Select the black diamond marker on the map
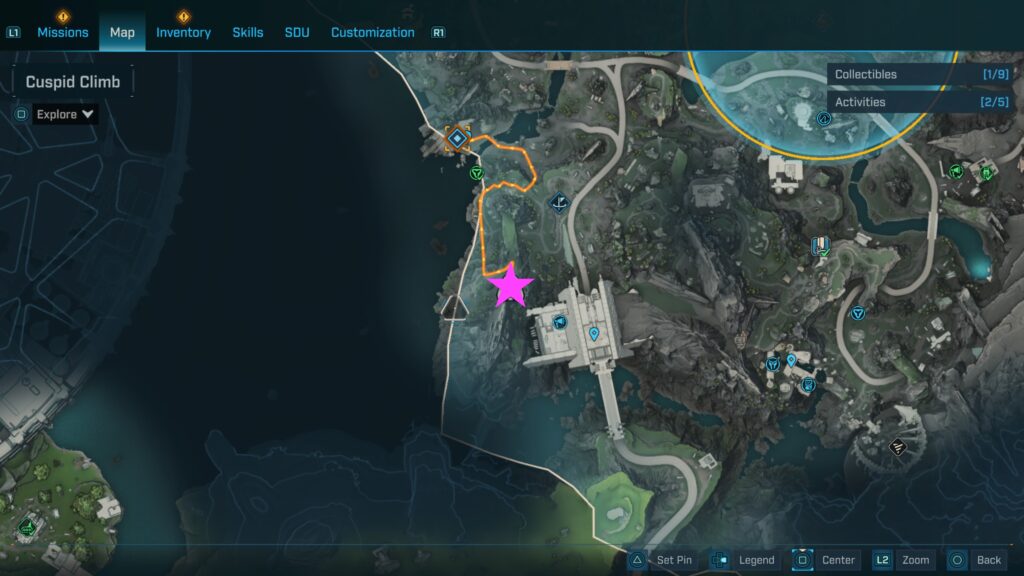The image size is (1024, 576). pos(897,445)
